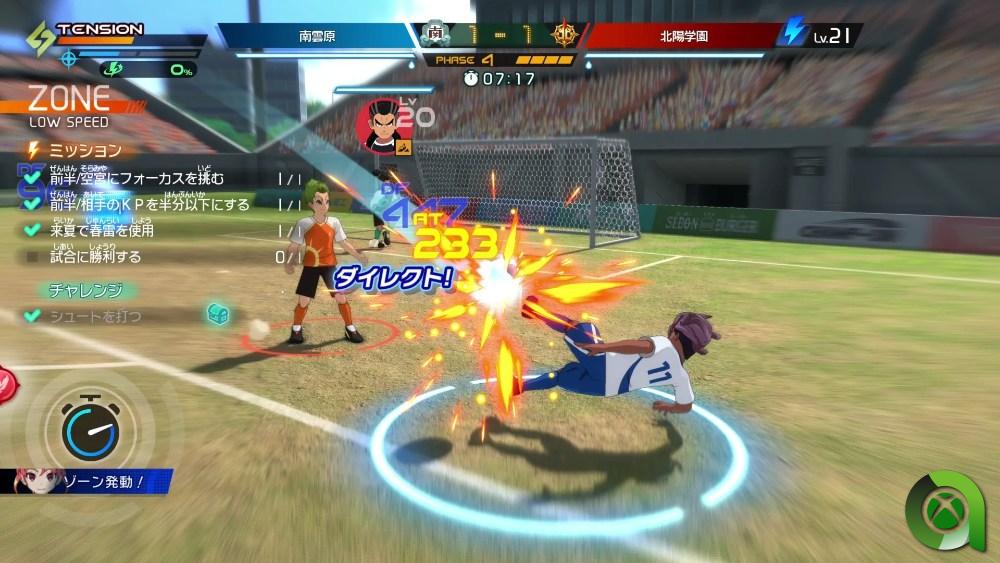Activate the stopwatch Zone icon
The width and height of the screenshot is (1000, 563).
90,429
